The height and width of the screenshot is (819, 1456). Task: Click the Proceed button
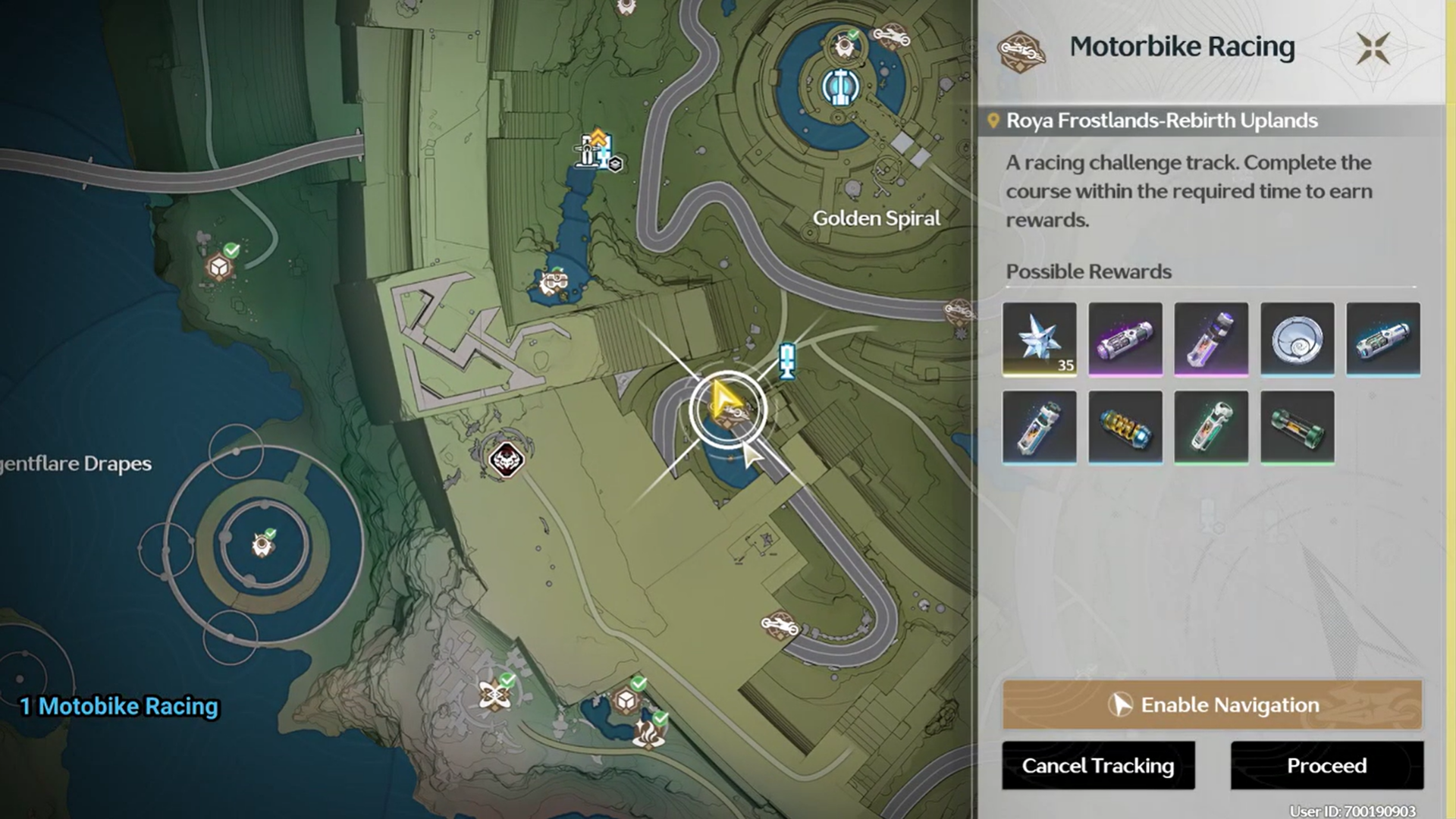(x=1326, y=765)
